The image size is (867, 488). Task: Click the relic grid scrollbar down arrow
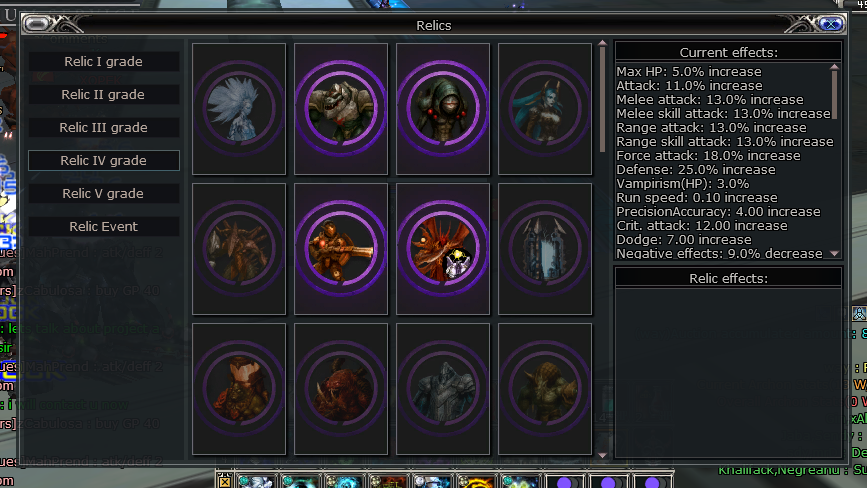[602, 455]
